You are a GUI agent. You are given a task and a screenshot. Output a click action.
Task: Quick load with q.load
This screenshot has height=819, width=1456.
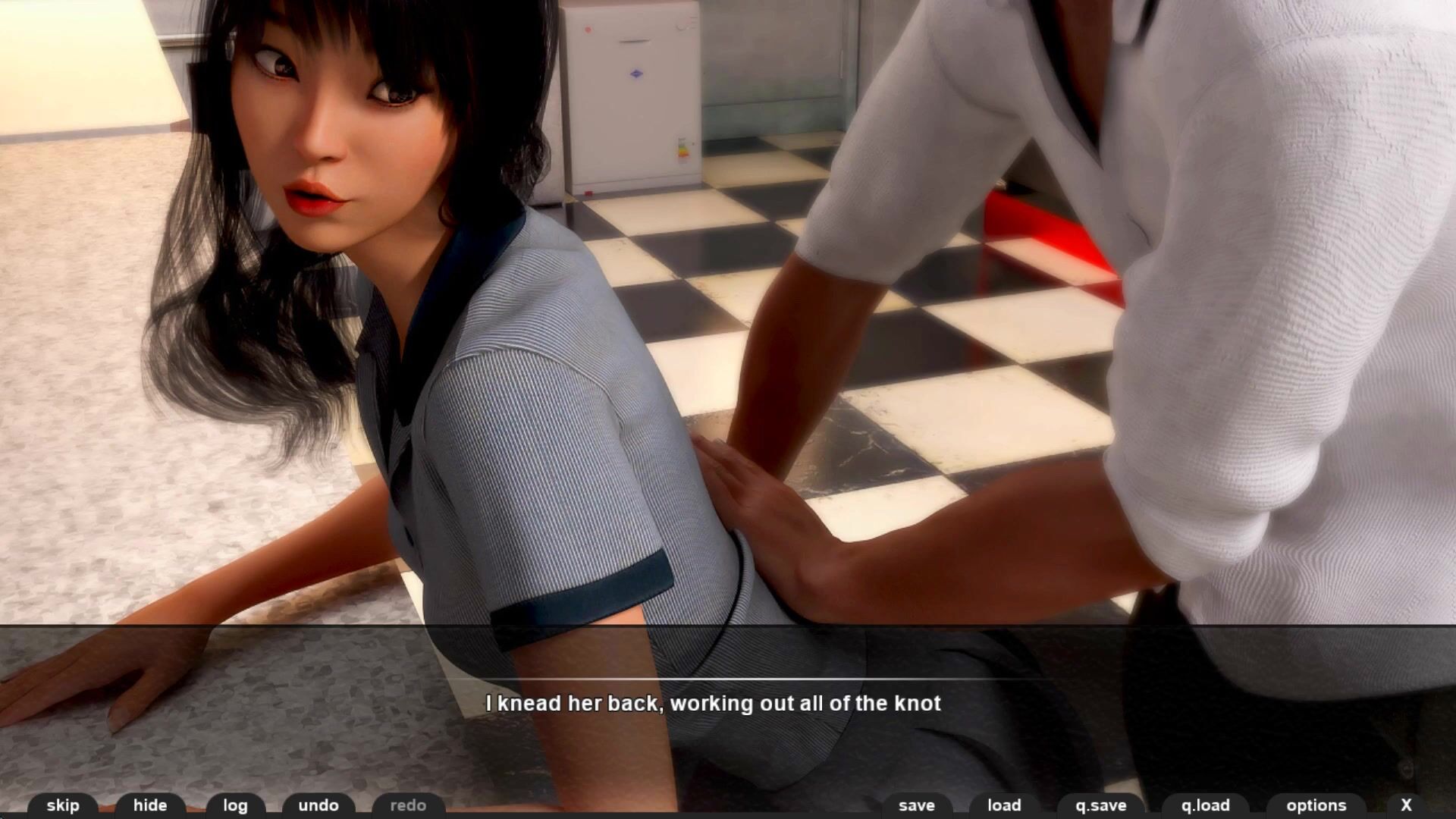pyautogui.click(x=1205, y=805)
